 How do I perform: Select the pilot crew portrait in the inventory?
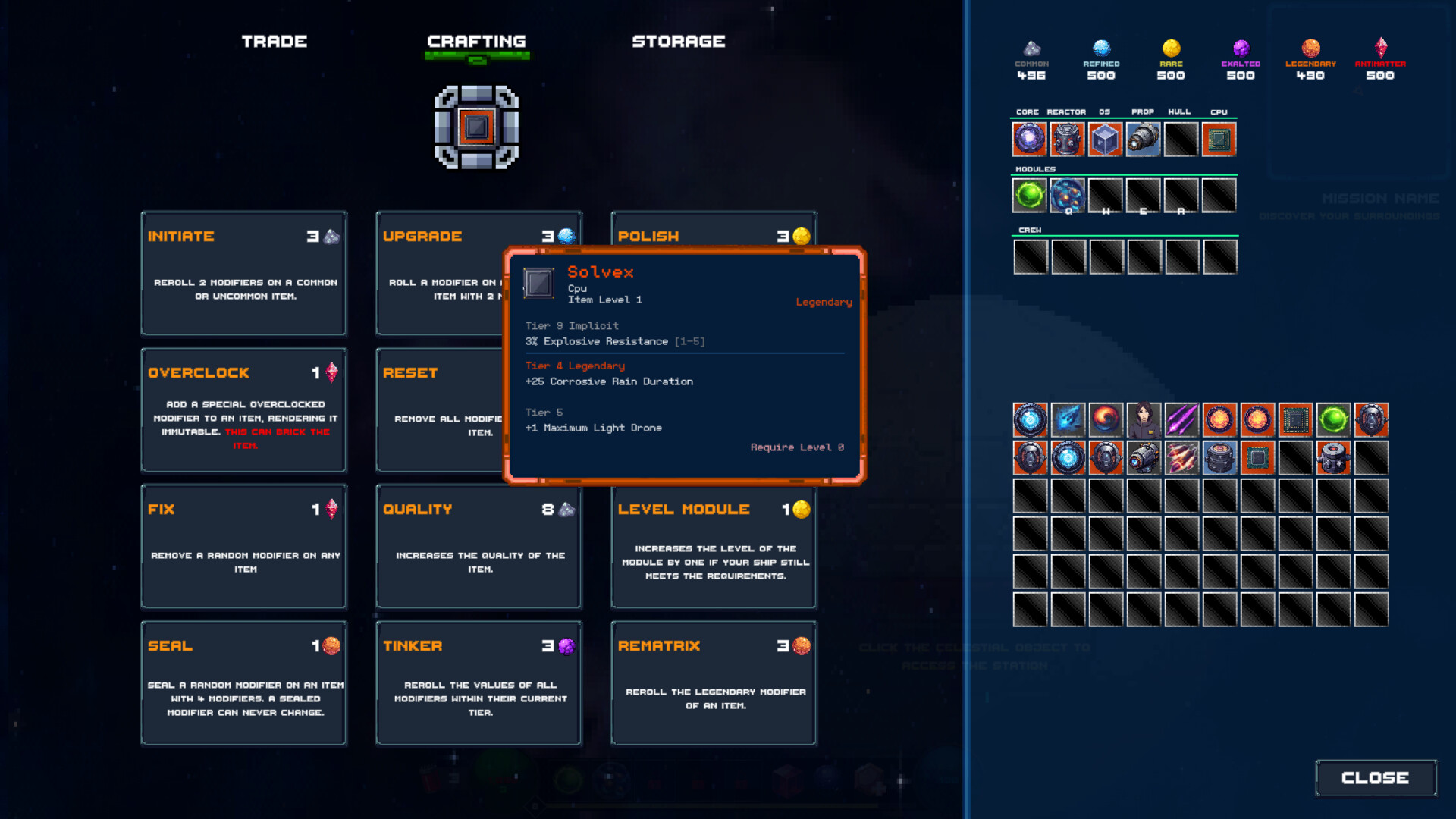[x=1144, y=419]
